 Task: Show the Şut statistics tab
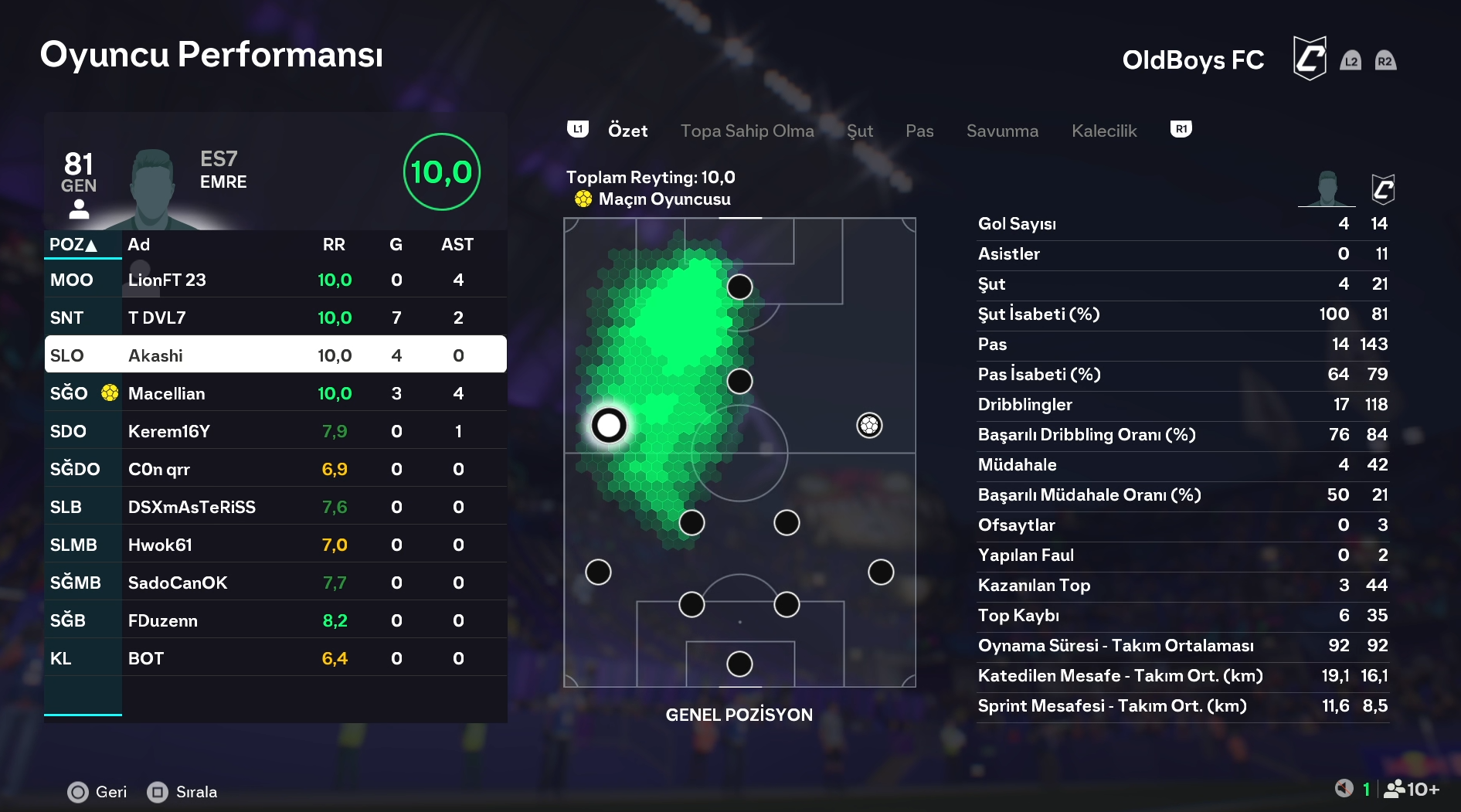tap(859, 131)
